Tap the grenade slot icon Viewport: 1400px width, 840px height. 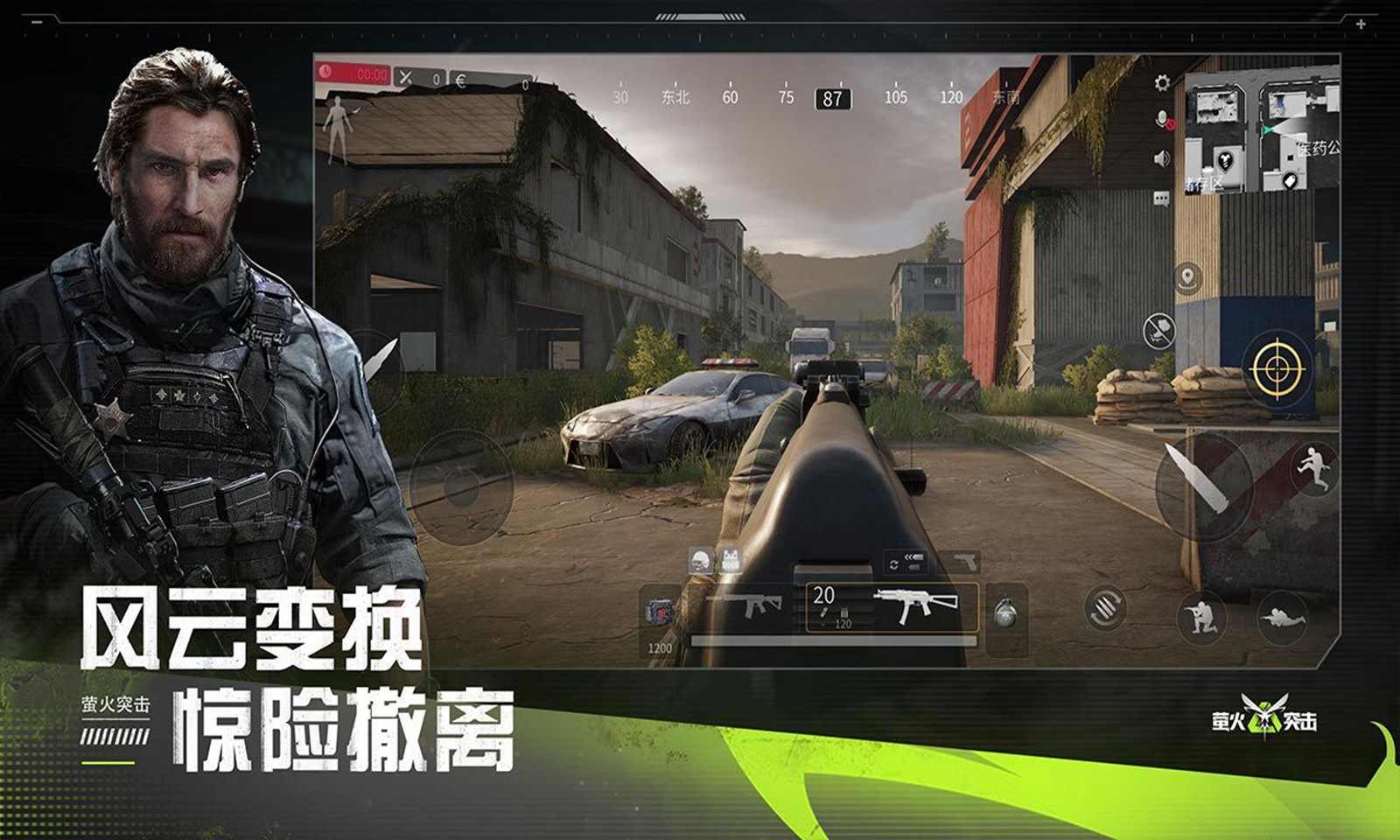1004,609
